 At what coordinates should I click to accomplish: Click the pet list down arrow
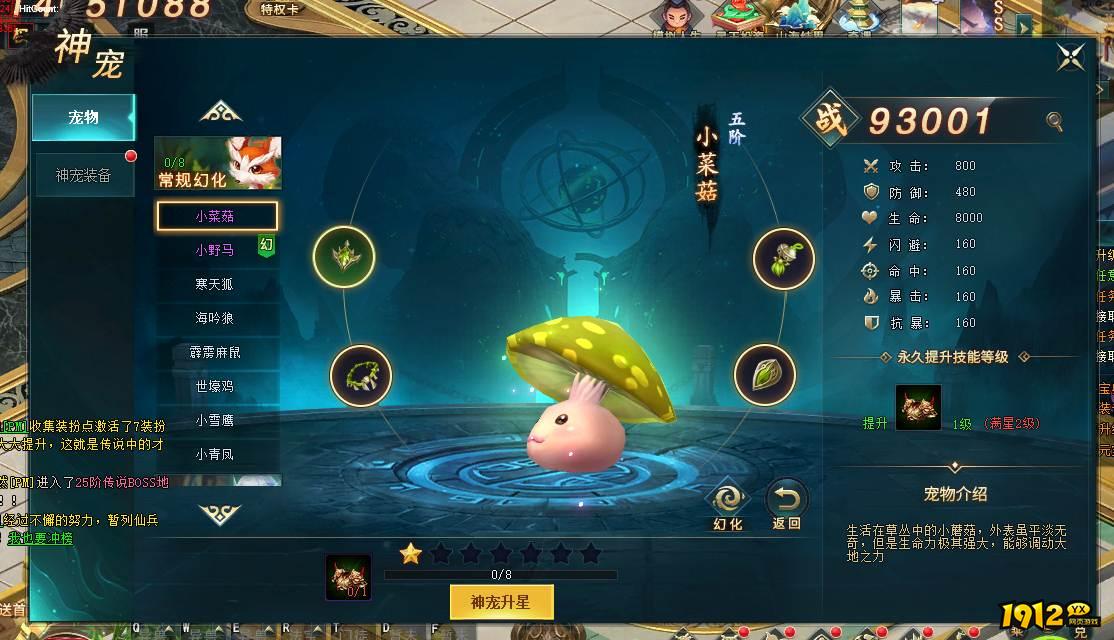tap(220, 514)
